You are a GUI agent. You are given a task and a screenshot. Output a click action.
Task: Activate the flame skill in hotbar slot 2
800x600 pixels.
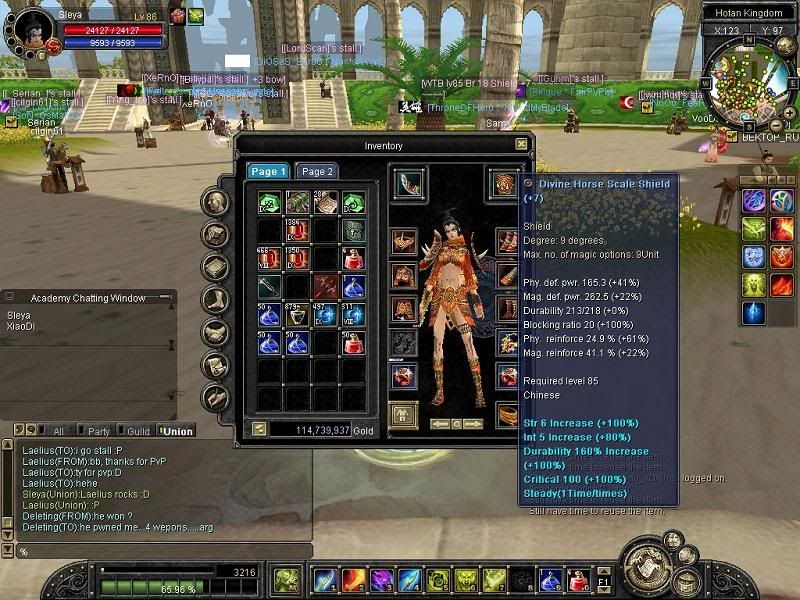(353, 579)
